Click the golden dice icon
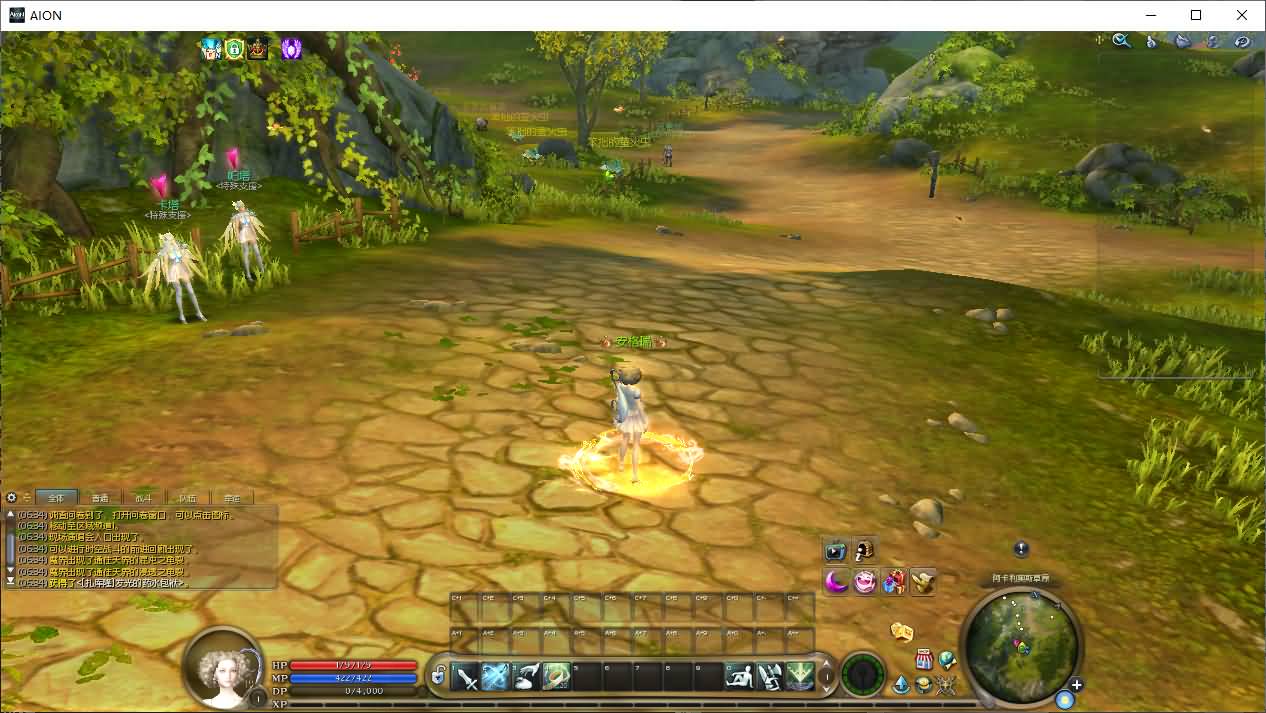Image resolution: width=1266 pixels, height=713 pixels. [x=902, y=631]
